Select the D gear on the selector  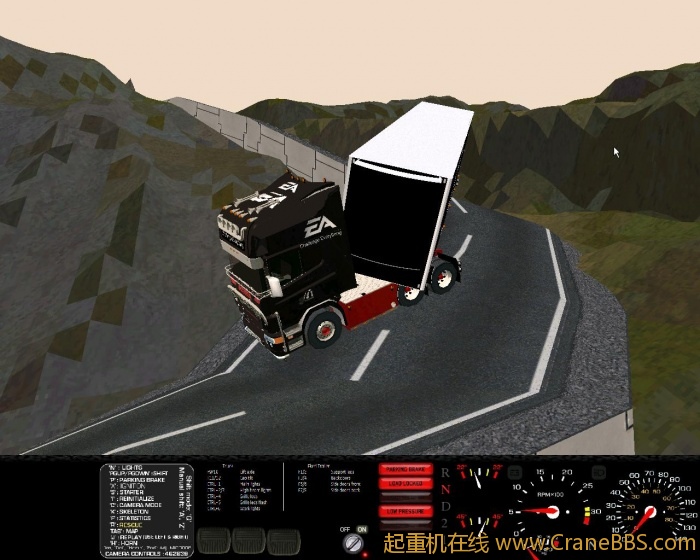(445, 506)
